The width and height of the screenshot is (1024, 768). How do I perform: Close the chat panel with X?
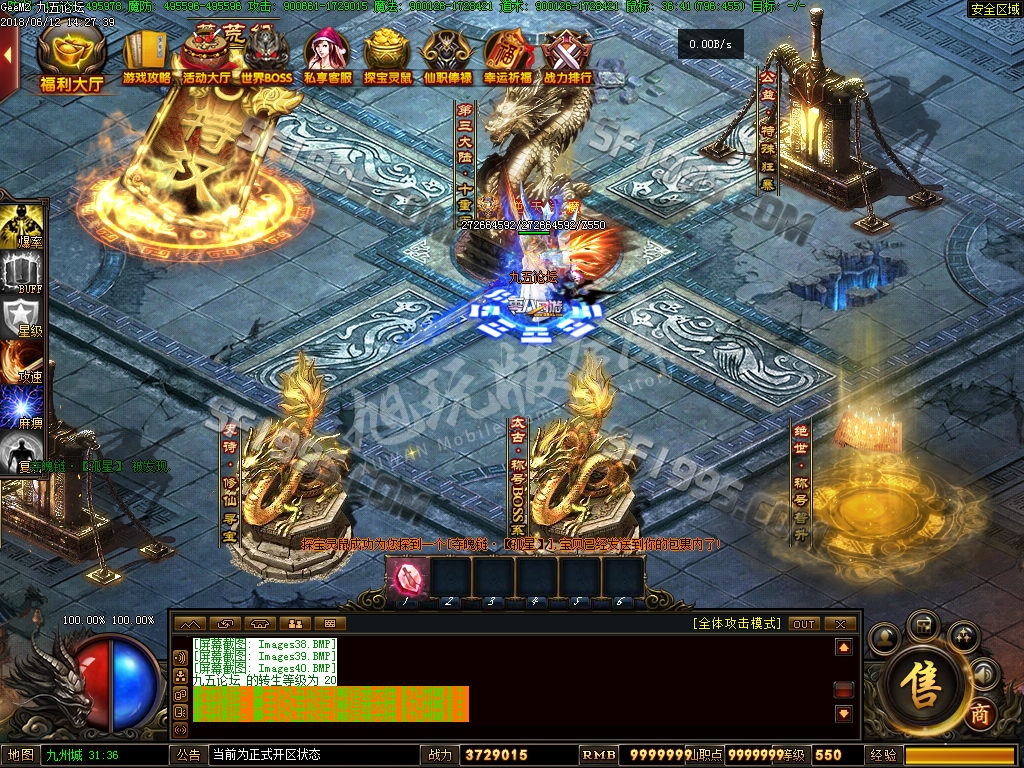pyautogui.click(x=841, y=624)
